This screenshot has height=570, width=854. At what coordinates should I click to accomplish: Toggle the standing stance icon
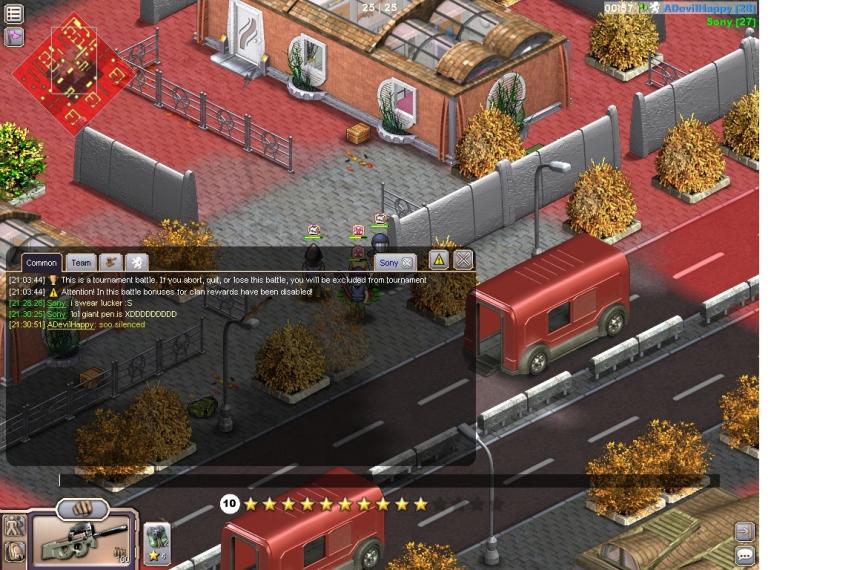pos(13,526)
